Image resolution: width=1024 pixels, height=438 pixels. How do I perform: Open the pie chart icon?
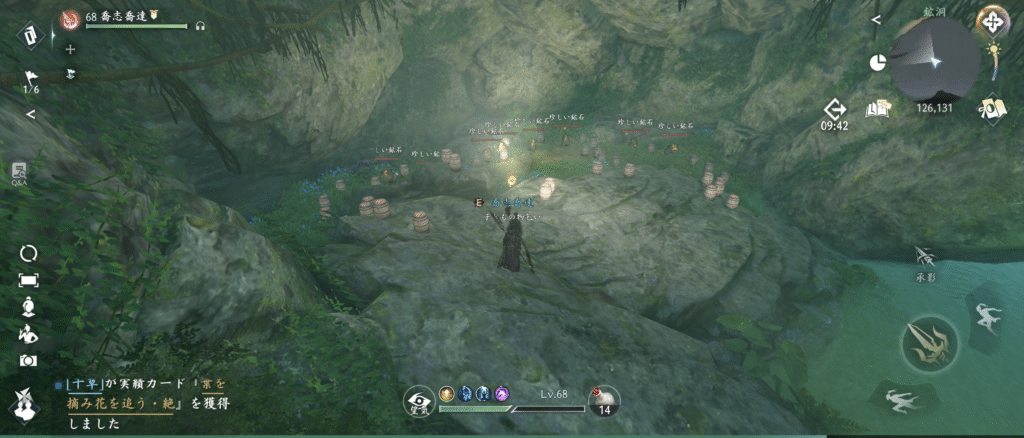(x=878, y=62)
